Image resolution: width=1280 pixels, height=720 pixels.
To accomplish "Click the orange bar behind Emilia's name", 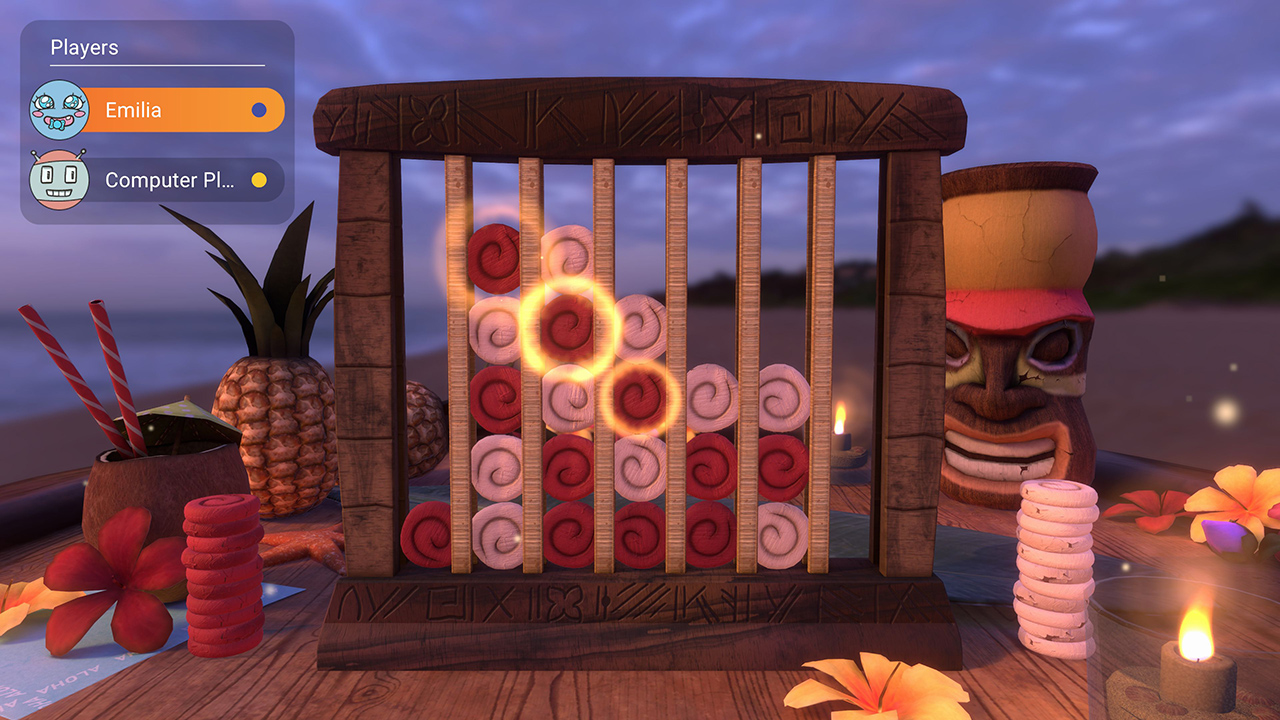I will [200, 110].
